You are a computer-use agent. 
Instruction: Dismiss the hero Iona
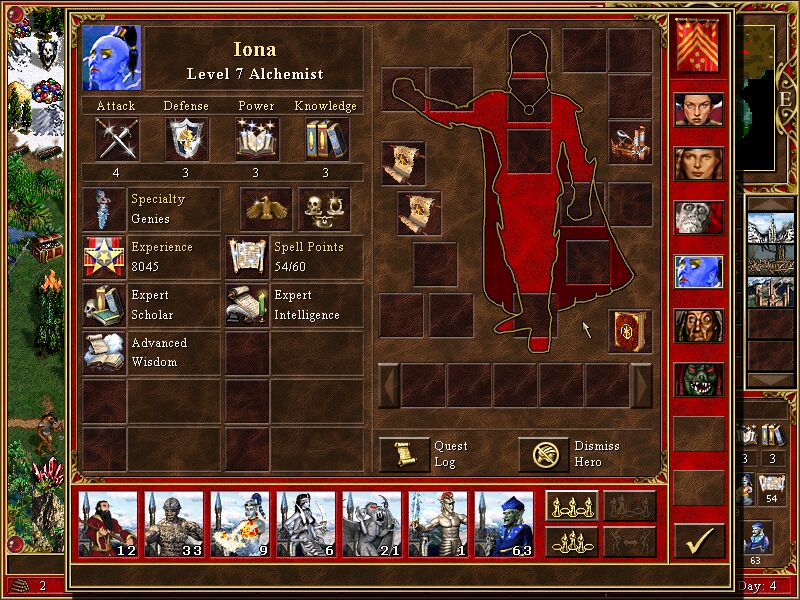pyautogui.click(x=543, y=455)
